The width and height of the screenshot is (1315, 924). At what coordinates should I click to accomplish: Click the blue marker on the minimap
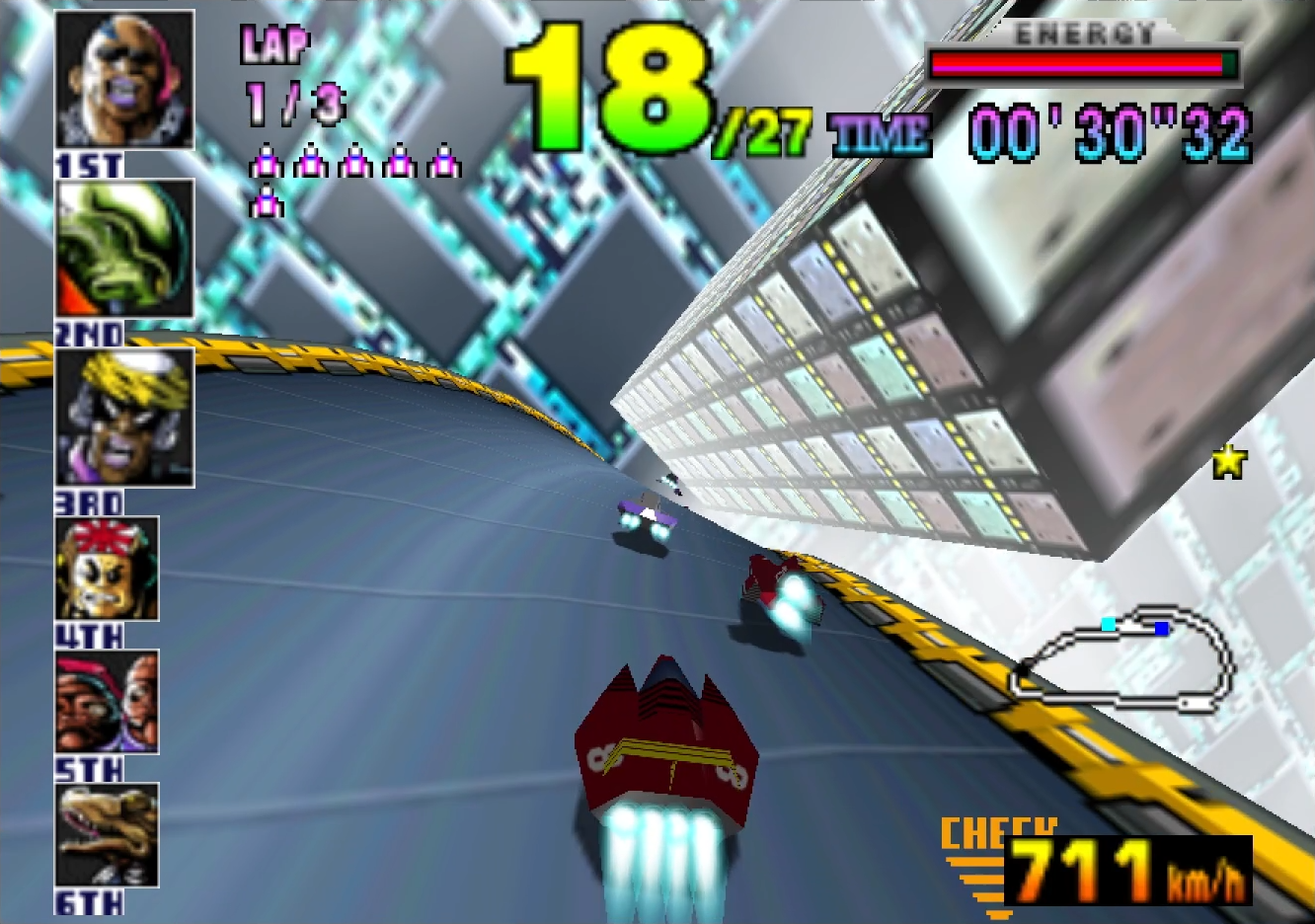(1162, 629)
